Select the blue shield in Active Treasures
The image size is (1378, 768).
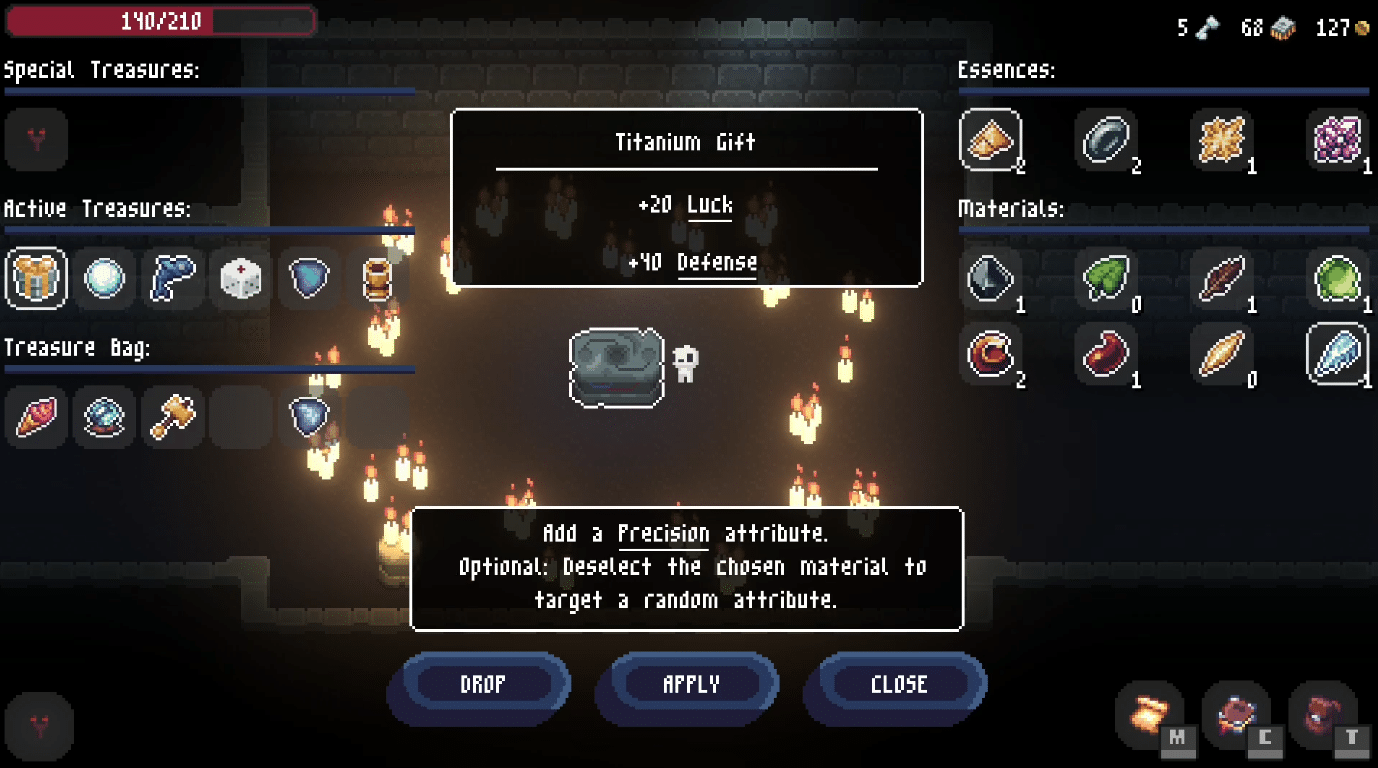click(x=308, y=280)
